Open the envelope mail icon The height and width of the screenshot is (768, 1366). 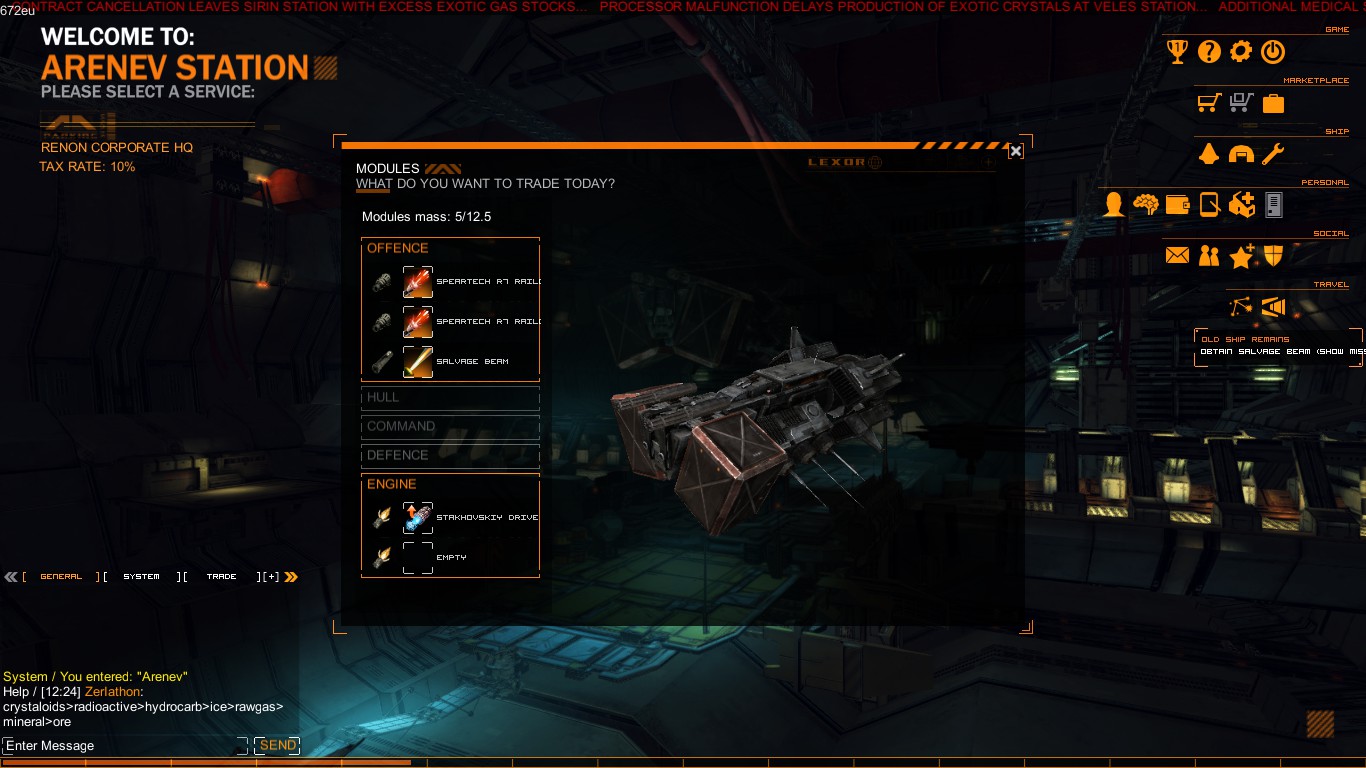1177,256
